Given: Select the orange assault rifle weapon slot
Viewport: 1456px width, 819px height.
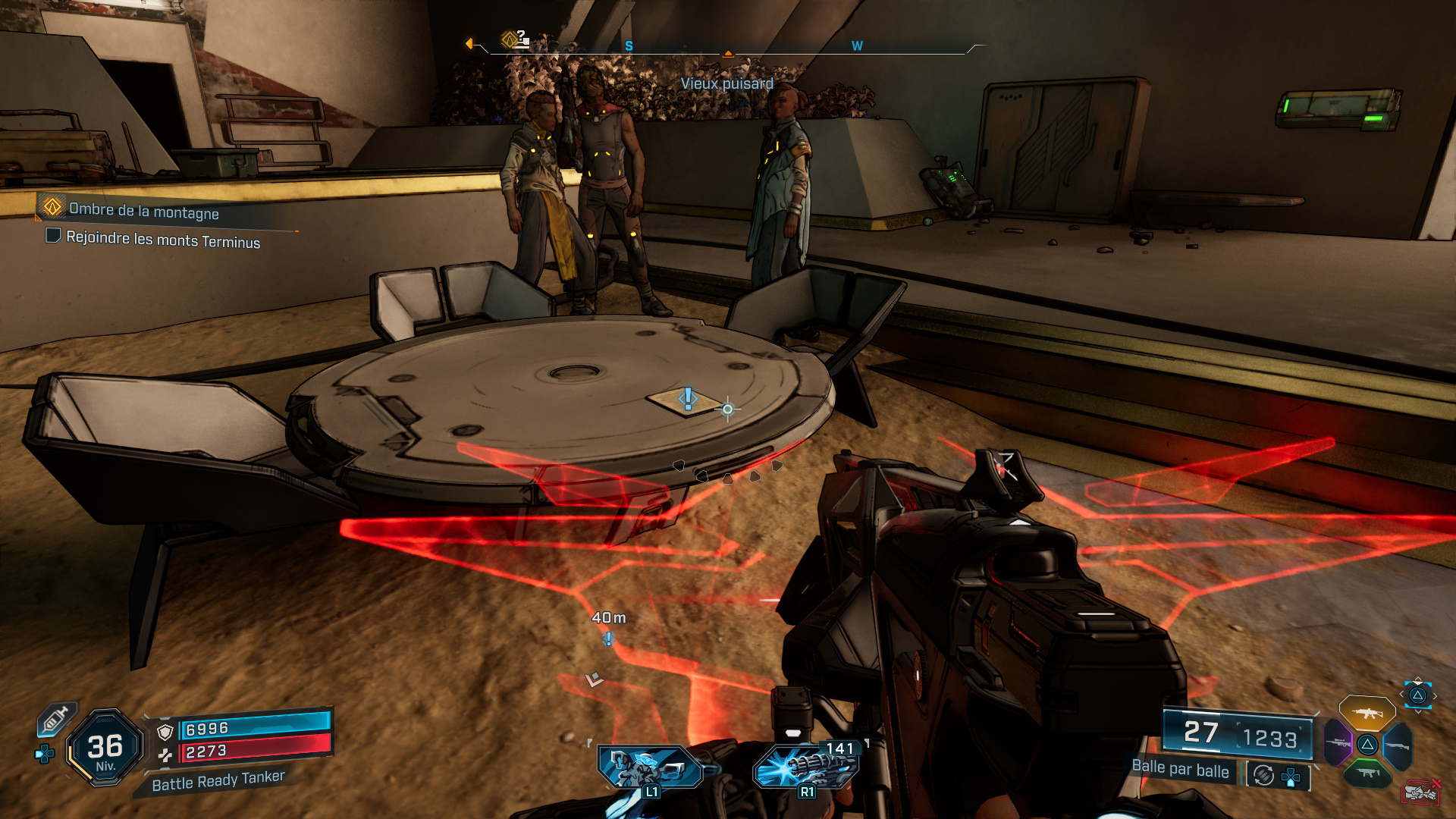Looking at the screenshot, I should (1366, 714).
